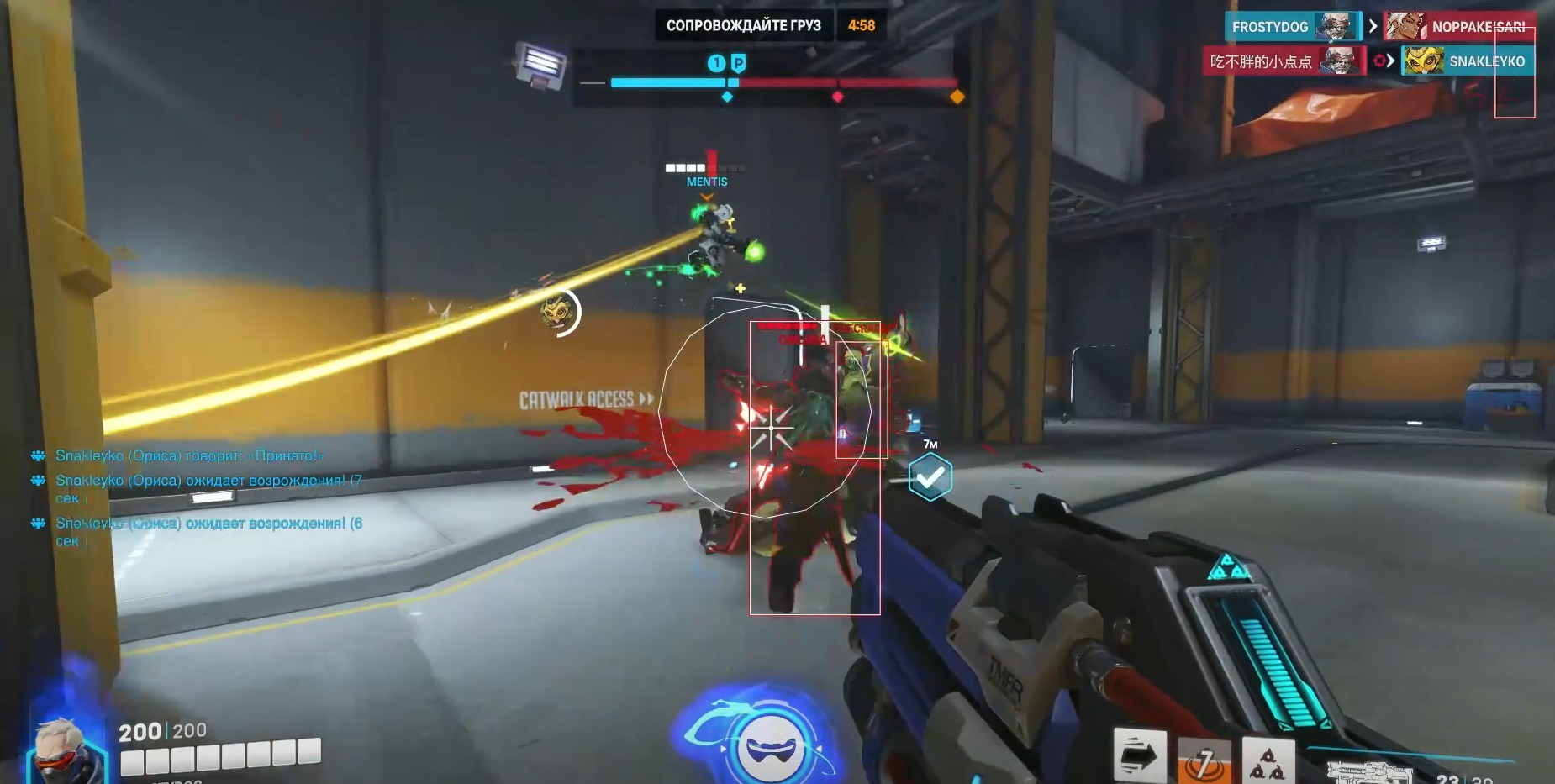
Task: Select the SNAKLEYKO kill feed entry
Action: pos(1468,61)
